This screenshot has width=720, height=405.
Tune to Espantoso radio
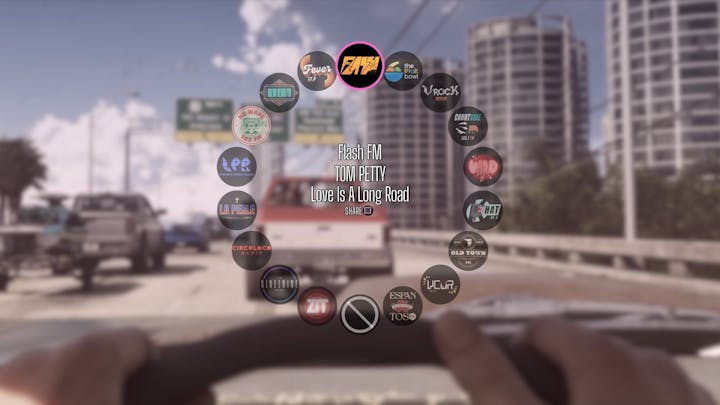pyautogui.click(x=402, y=306)
